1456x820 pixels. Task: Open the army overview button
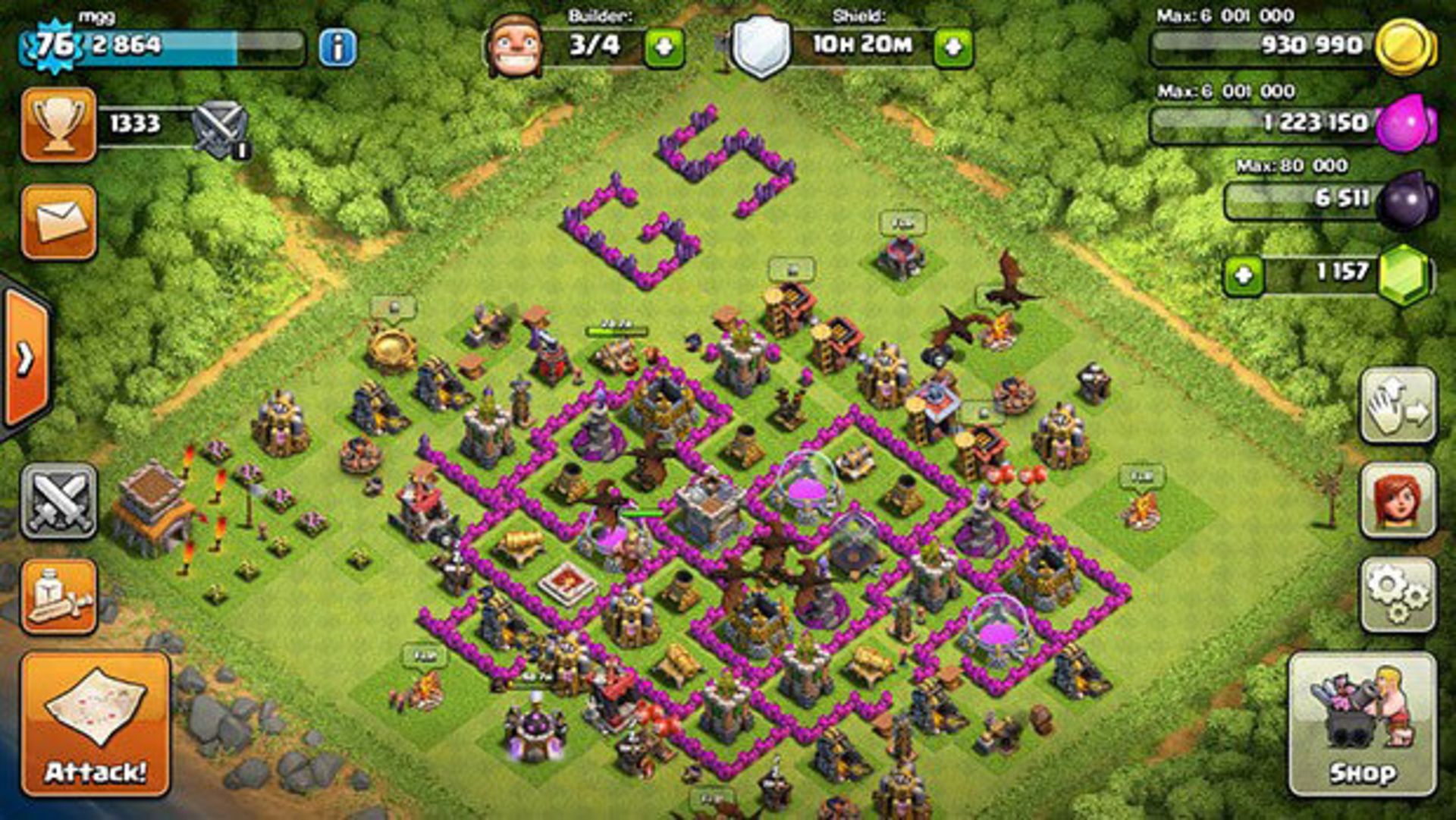(x=59, y=596)
